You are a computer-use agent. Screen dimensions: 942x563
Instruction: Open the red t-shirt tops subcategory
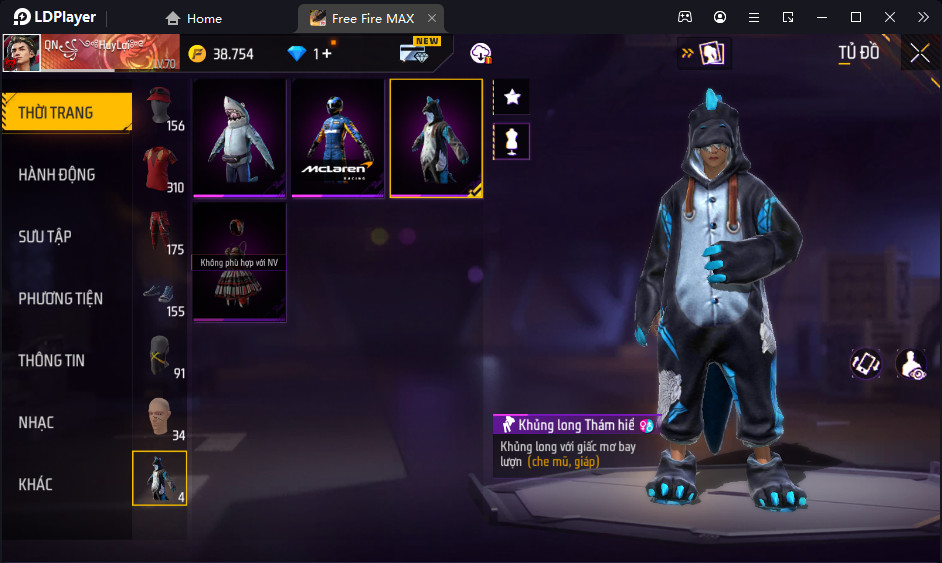pos(159,170)
